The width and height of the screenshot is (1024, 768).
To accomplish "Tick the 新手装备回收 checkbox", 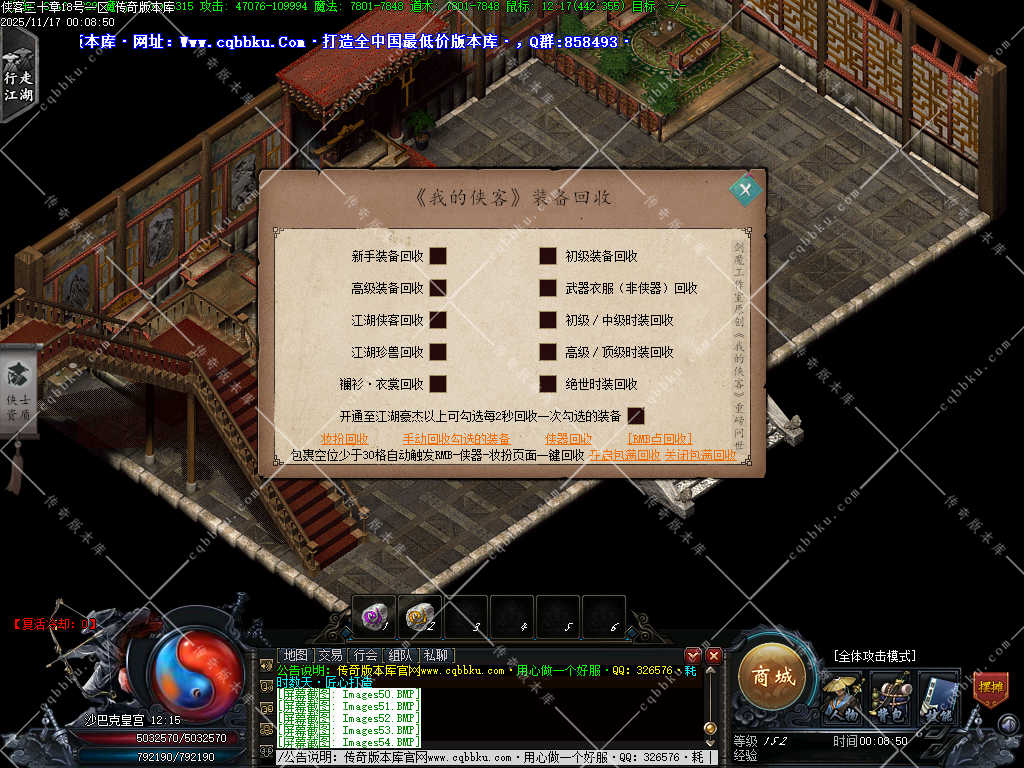I will 438,256.
